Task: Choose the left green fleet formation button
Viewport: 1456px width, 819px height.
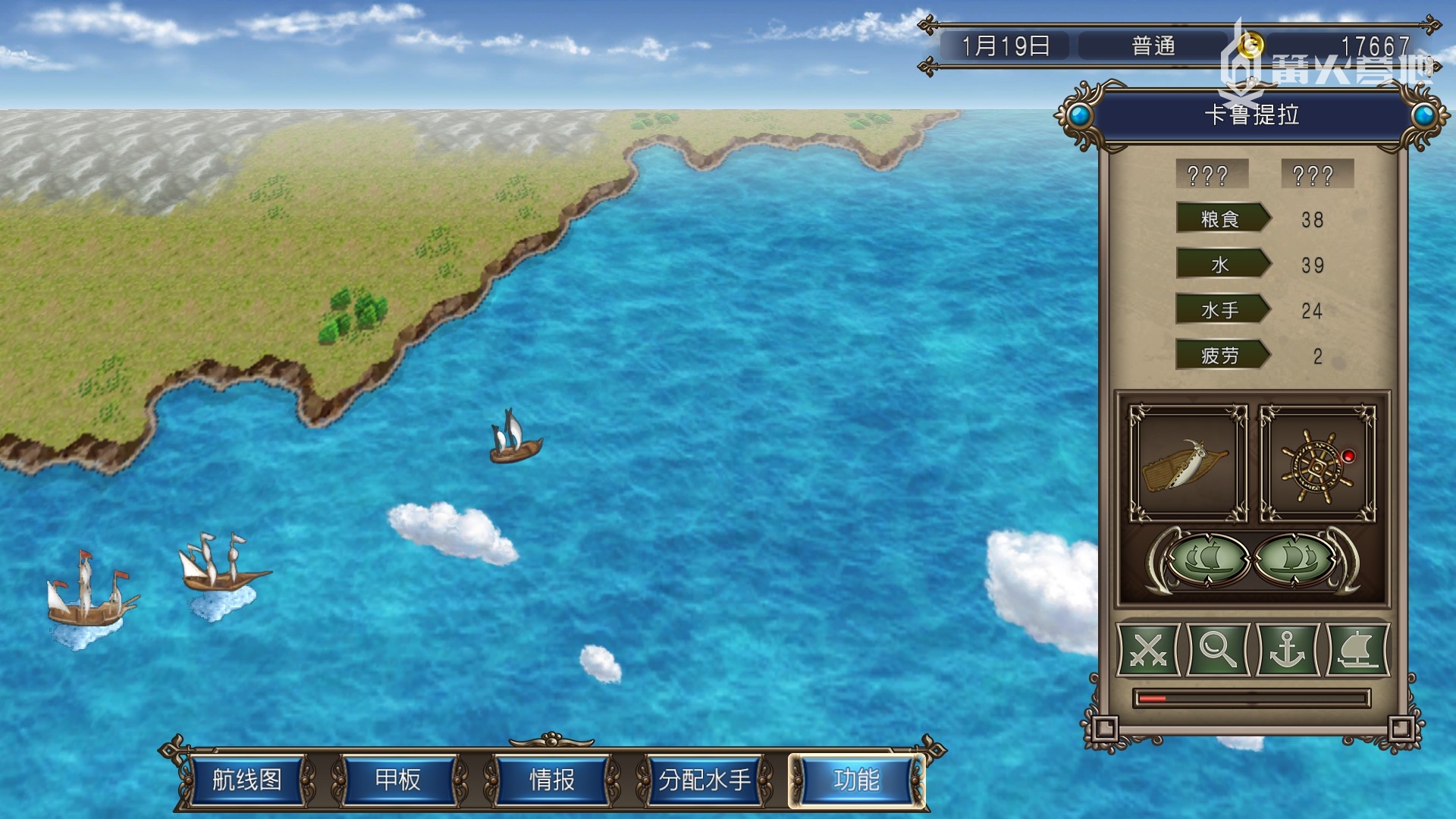Action: 1209,560
